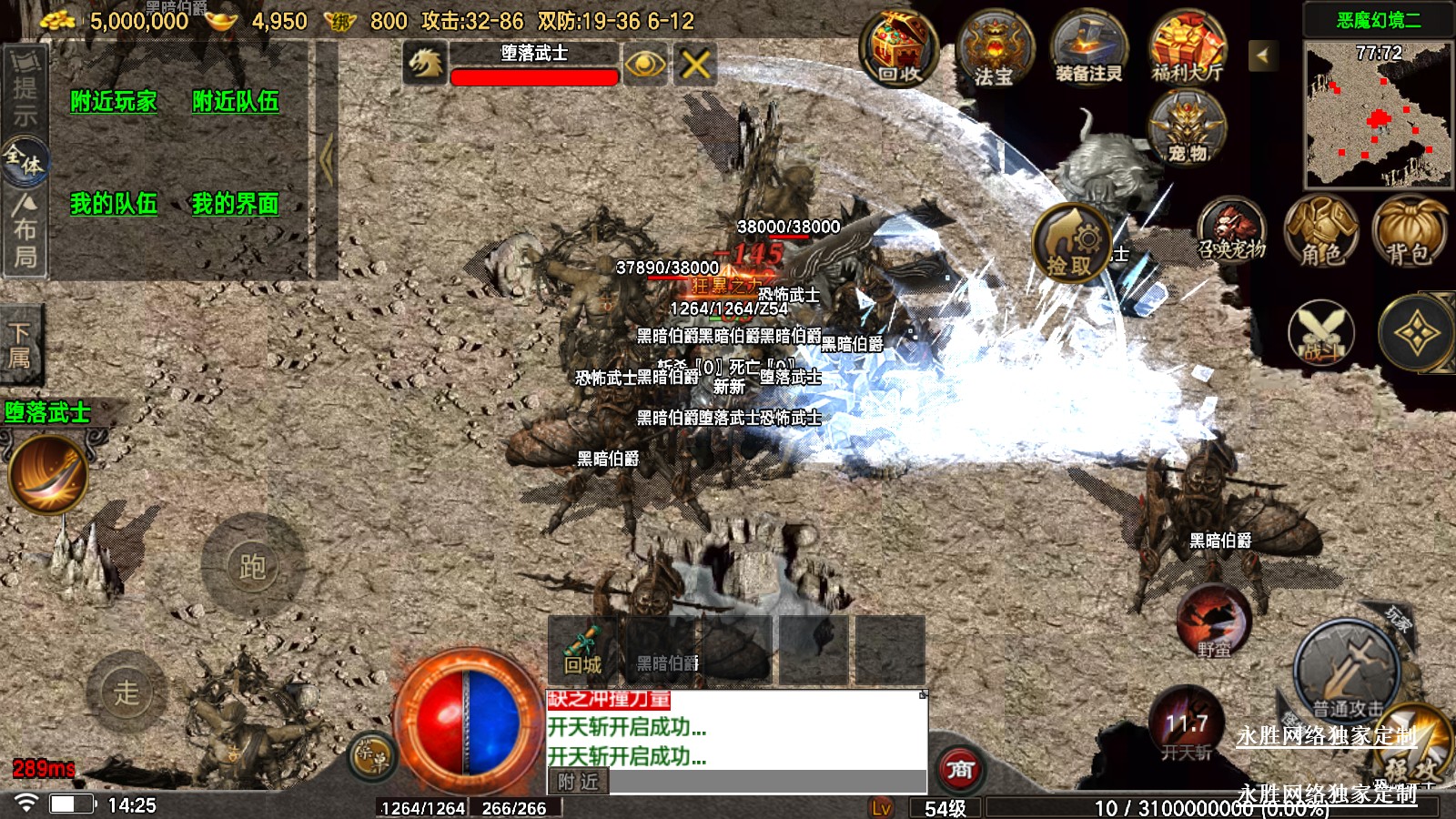Use the 回城 return-to-town scroll slot
The image size is (1456, 819).
coord(582,649)
